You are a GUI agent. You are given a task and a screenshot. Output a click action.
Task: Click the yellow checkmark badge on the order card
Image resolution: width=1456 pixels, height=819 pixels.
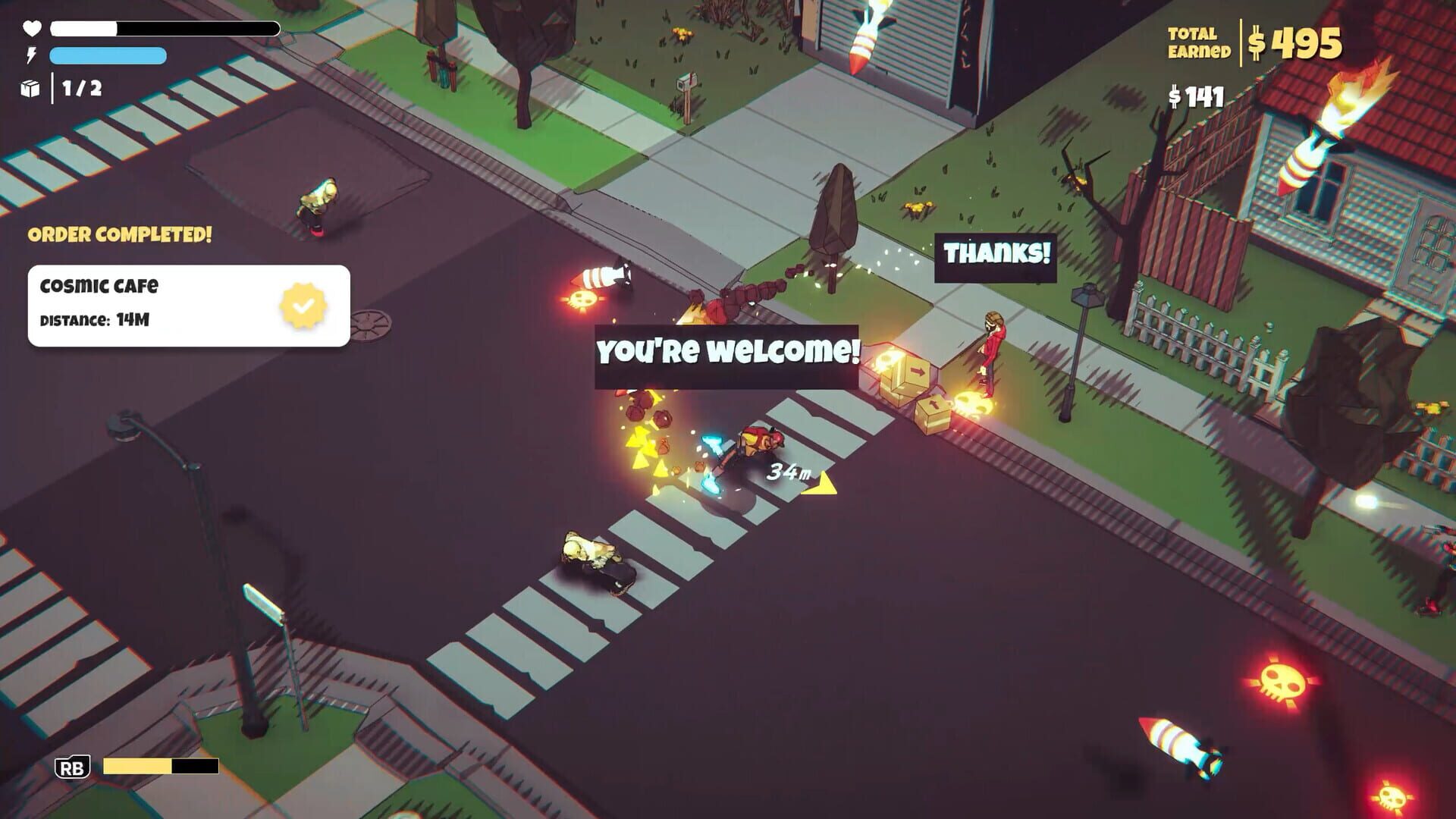click(x=303, y=306)
